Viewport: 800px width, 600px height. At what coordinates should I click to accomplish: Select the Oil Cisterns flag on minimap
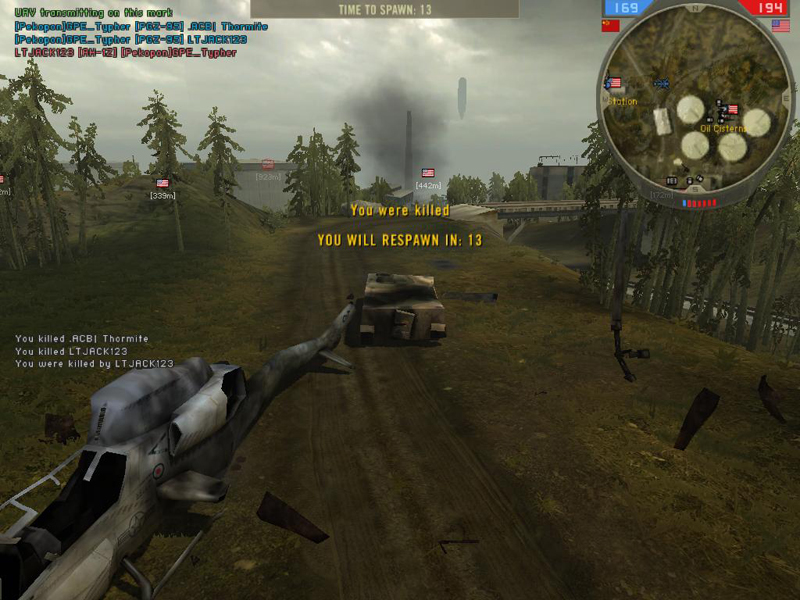(733, 109)
